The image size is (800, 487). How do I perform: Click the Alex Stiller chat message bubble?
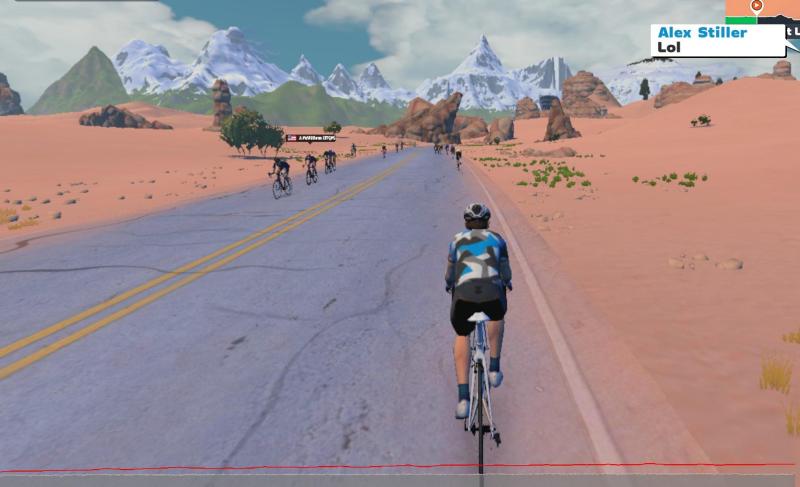[x=717, y=40]
